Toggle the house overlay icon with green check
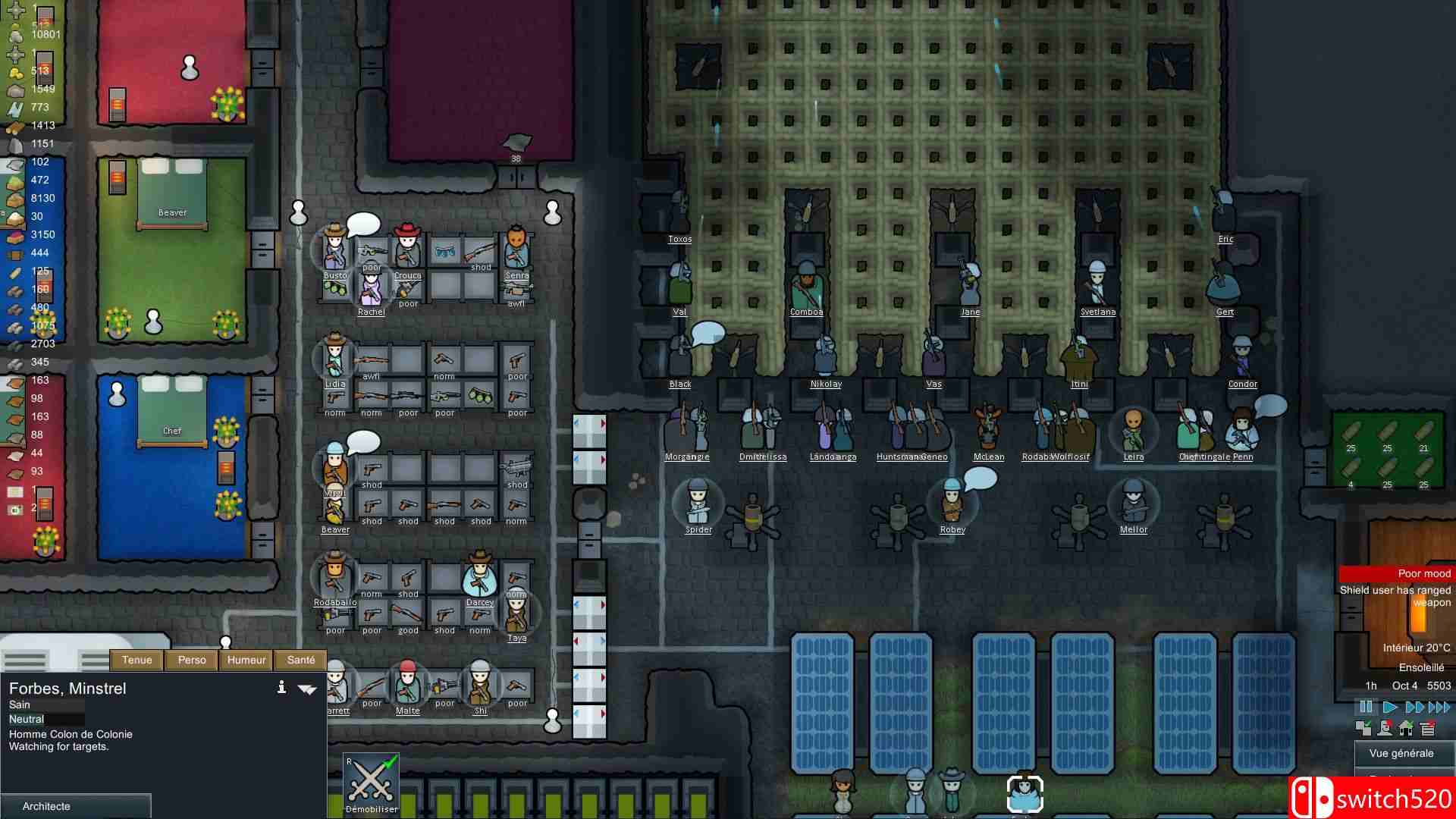1456x819 pixels. [x=1405, y=729]
